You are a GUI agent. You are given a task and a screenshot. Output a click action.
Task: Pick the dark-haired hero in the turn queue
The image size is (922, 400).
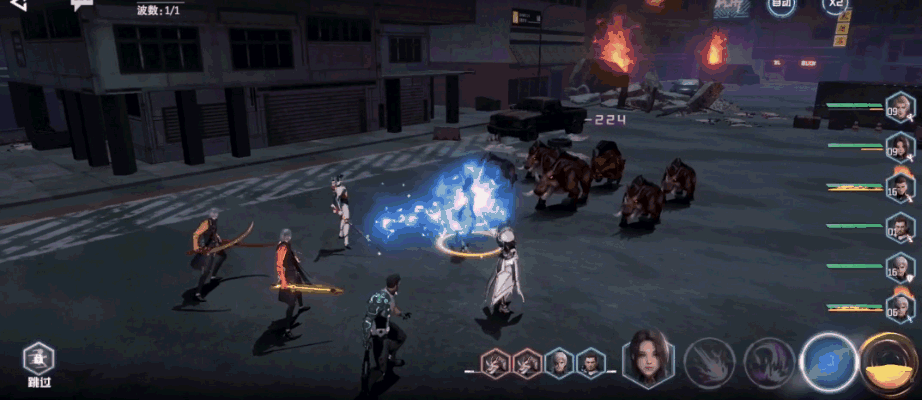(591, 364)
